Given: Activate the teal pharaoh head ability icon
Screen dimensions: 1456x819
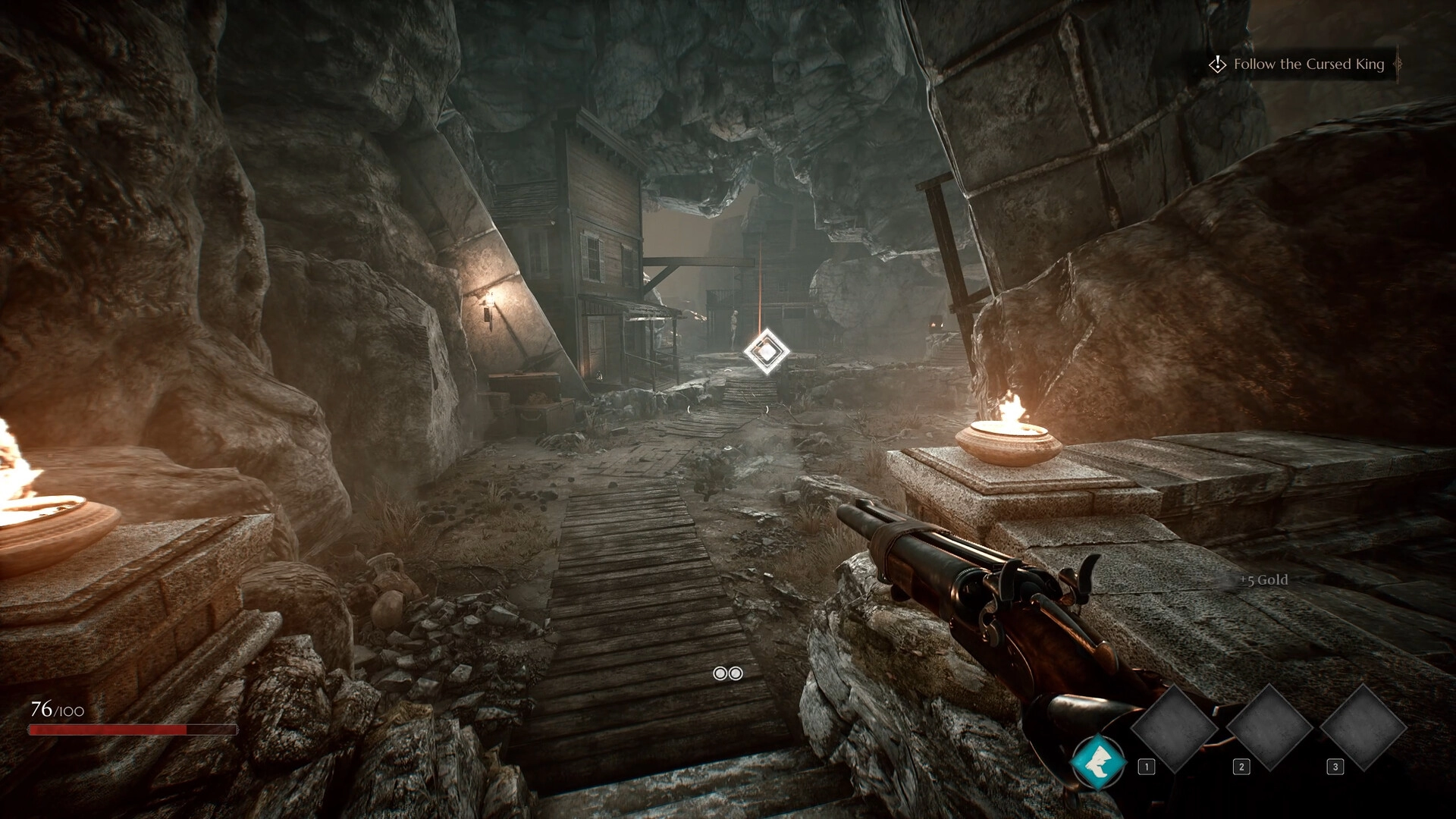Looking at the screenshot, I should click(x=1097, y=761).
